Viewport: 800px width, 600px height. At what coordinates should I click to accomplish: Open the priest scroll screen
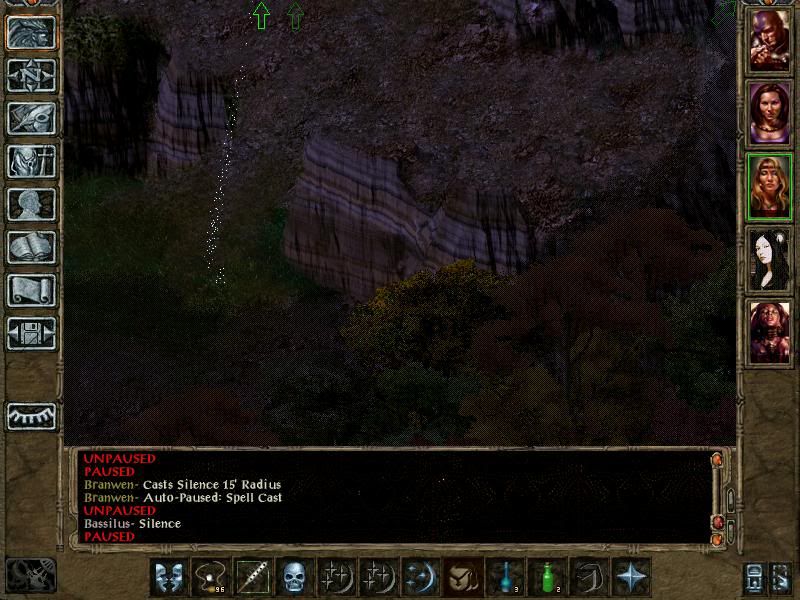[x=31, y=290]
